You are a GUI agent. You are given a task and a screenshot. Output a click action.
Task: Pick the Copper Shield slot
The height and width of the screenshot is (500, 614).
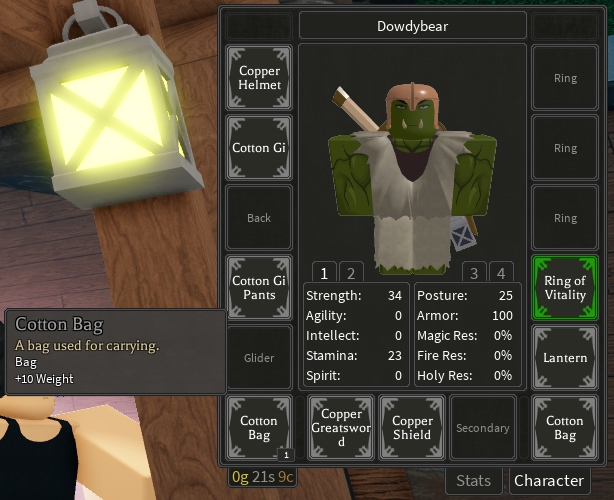(x=412, y=428)
